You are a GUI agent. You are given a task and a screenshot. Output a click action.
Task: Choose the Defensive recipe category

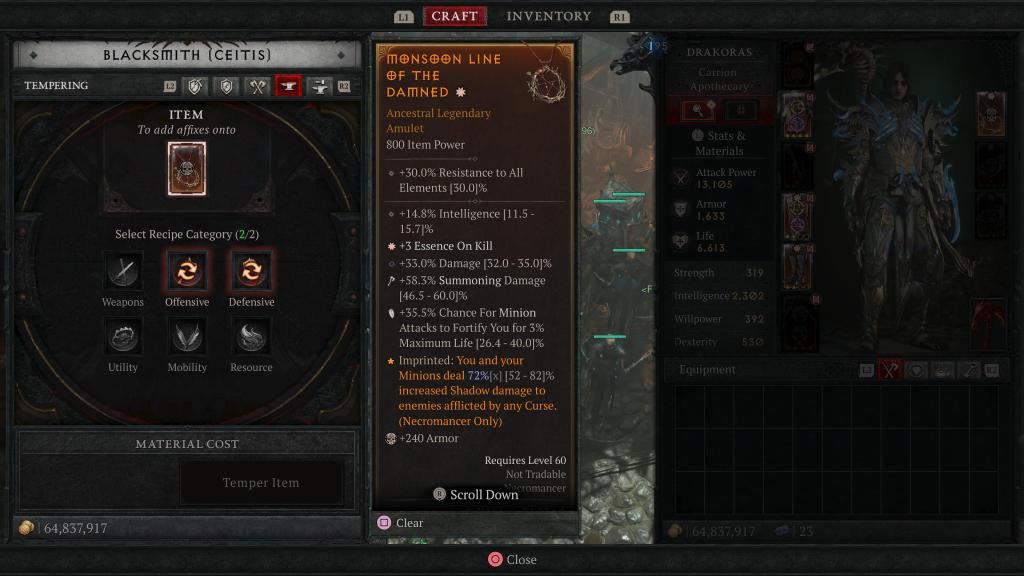click(251, 270)
